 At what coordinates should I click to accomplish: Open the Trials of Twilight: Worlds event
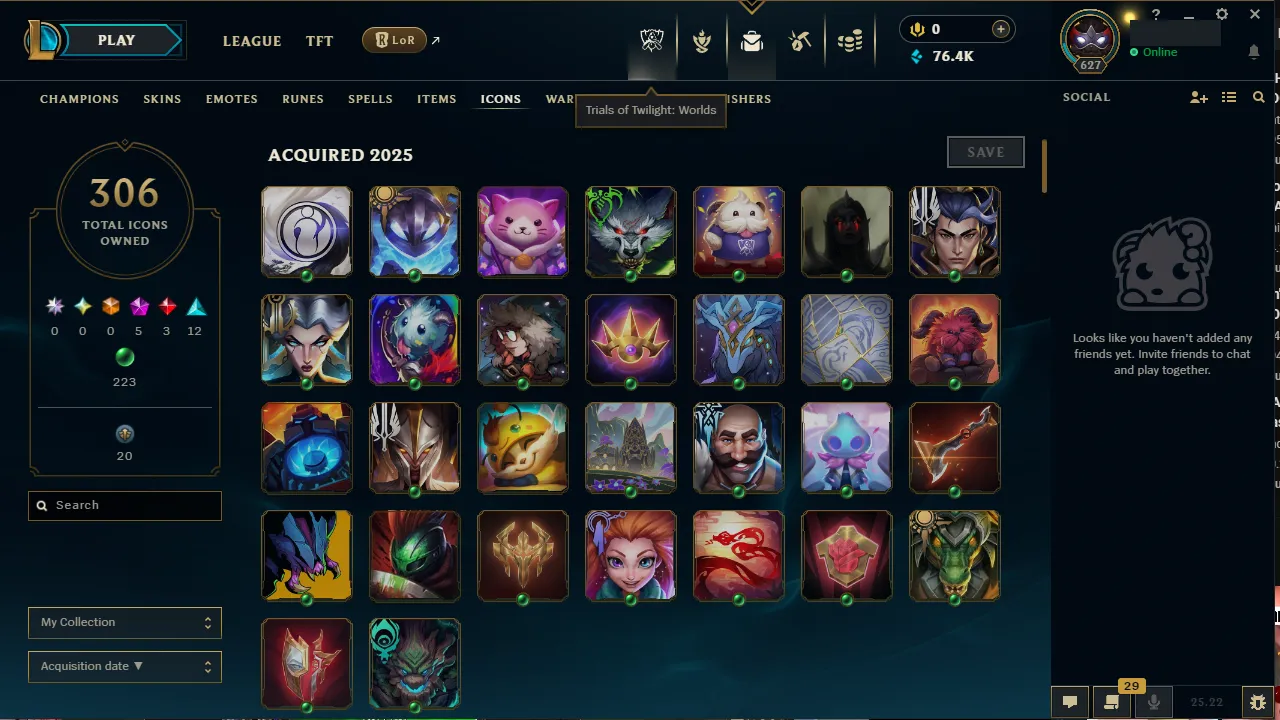(651, 41)
